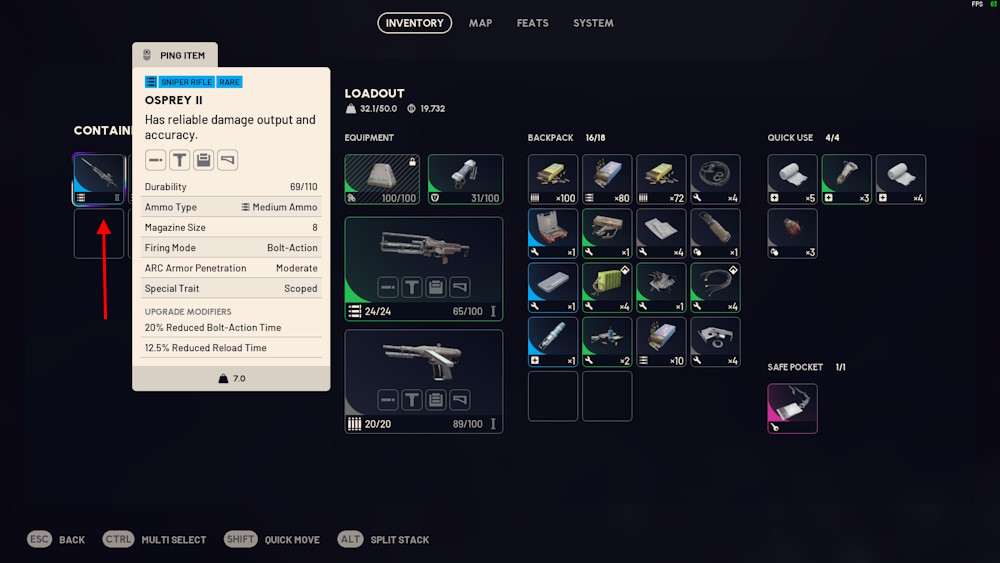Select the safe pocket key item
This screenshot has height=563, width=1000.
tap(793, 408)
